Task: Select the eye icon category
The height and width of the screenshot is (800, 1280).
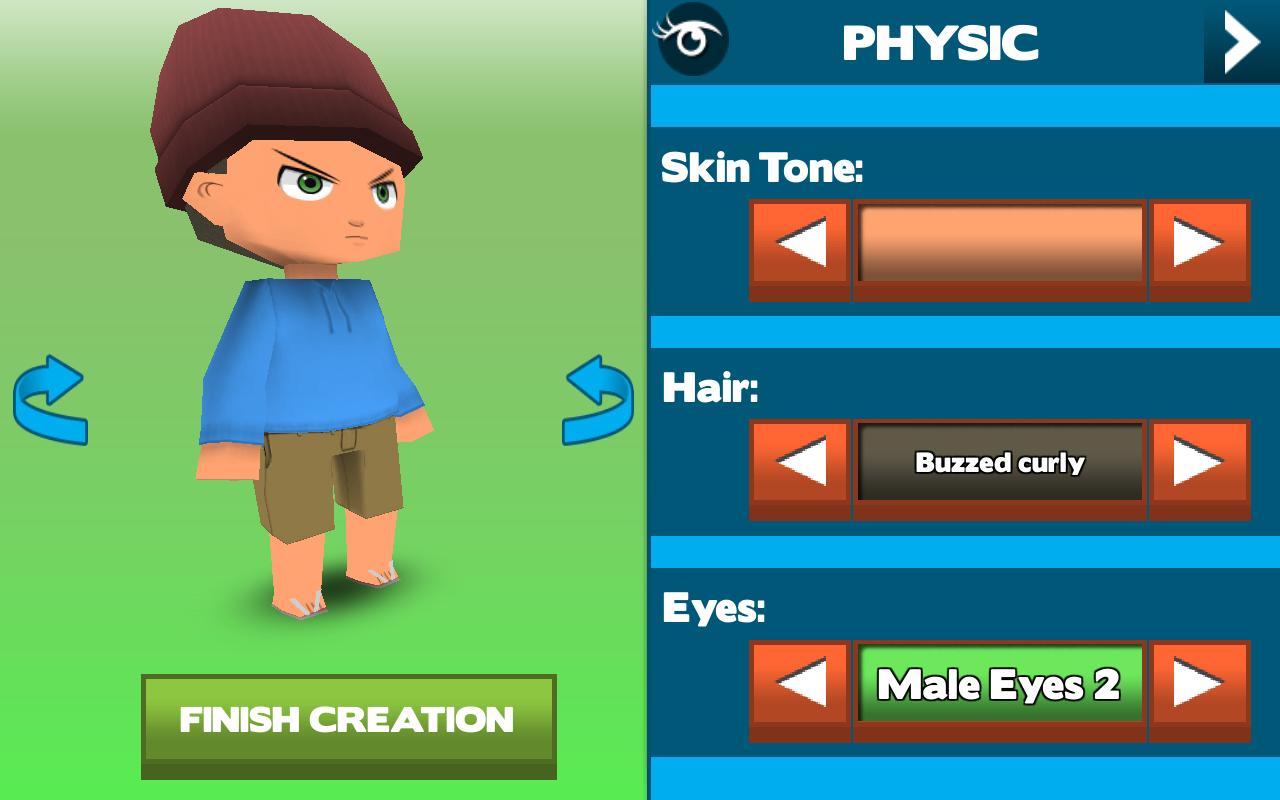Action: pos(690,40)
